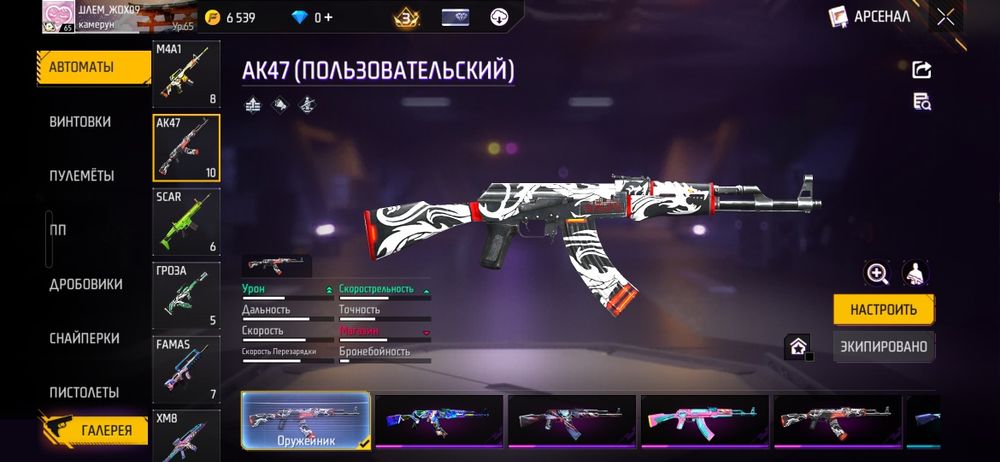
Task: Open the player profile avatar
Action: click(59, 16)
